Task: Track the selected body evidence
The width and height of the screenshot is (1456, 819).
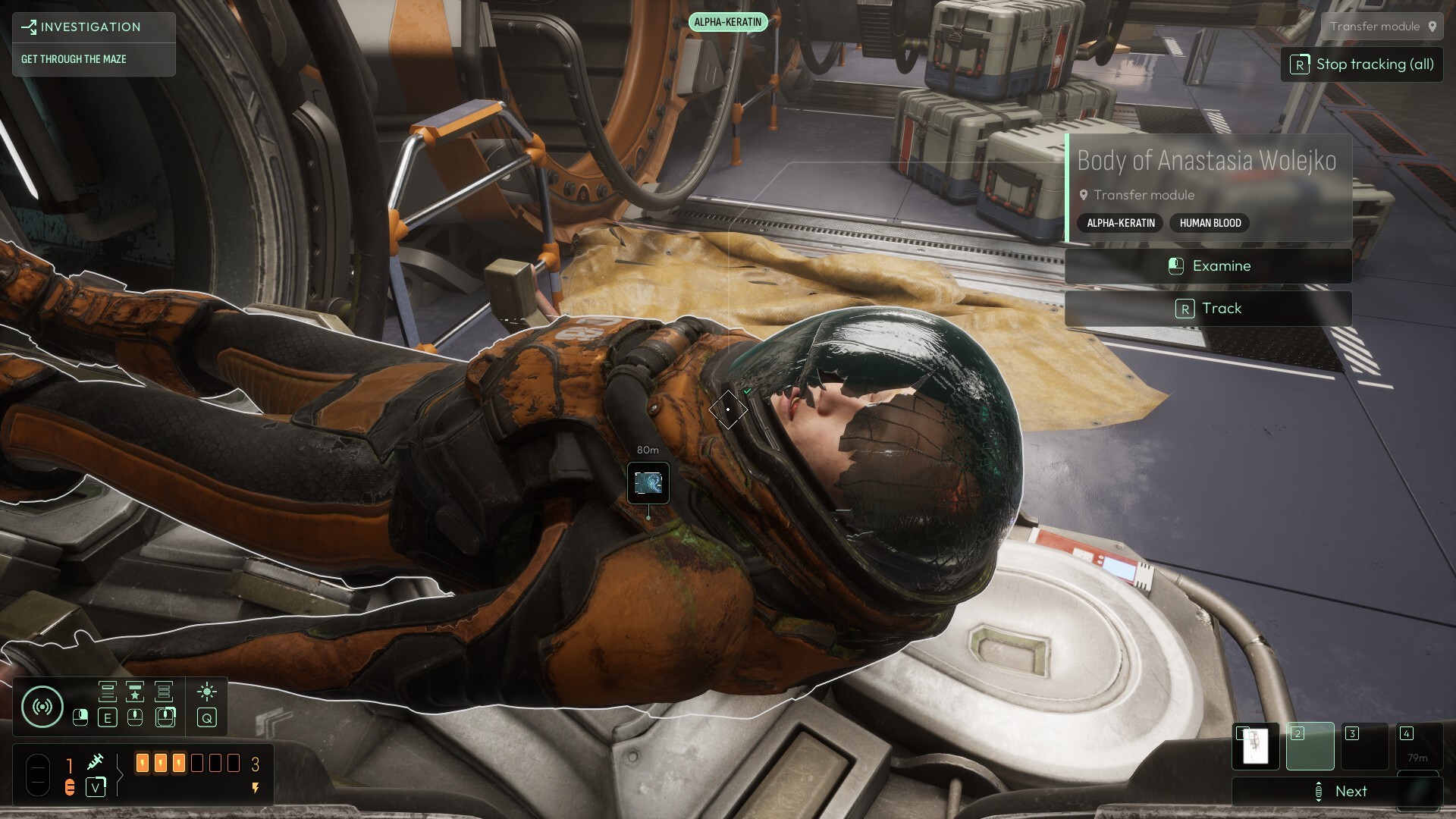Action: point(1208,309)
